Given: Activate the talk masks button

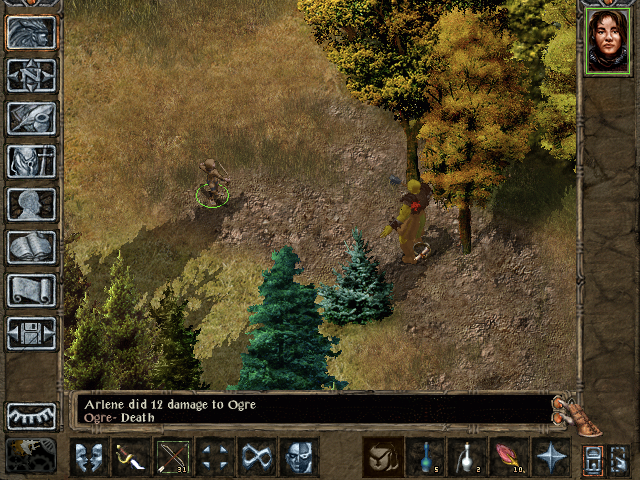Looking at the screenshot, I should coord(89,457).
